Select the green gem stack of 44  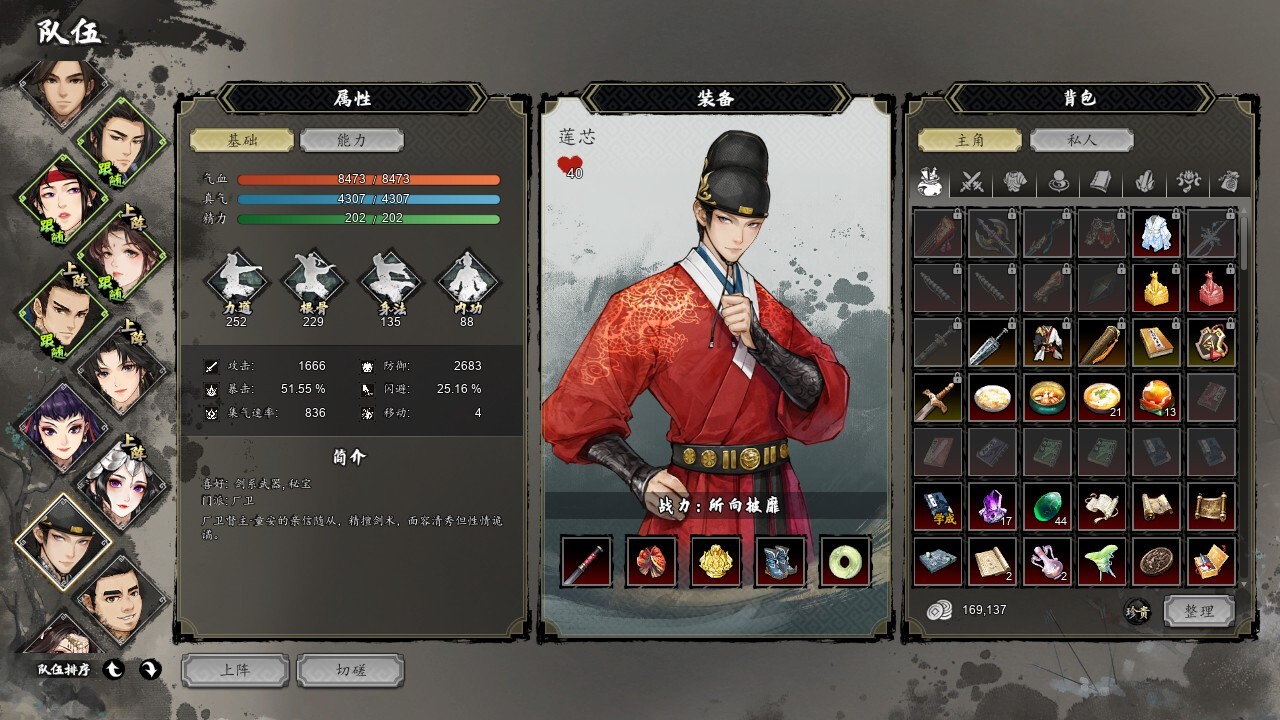pyautogui.click(x=1047, y=506)
